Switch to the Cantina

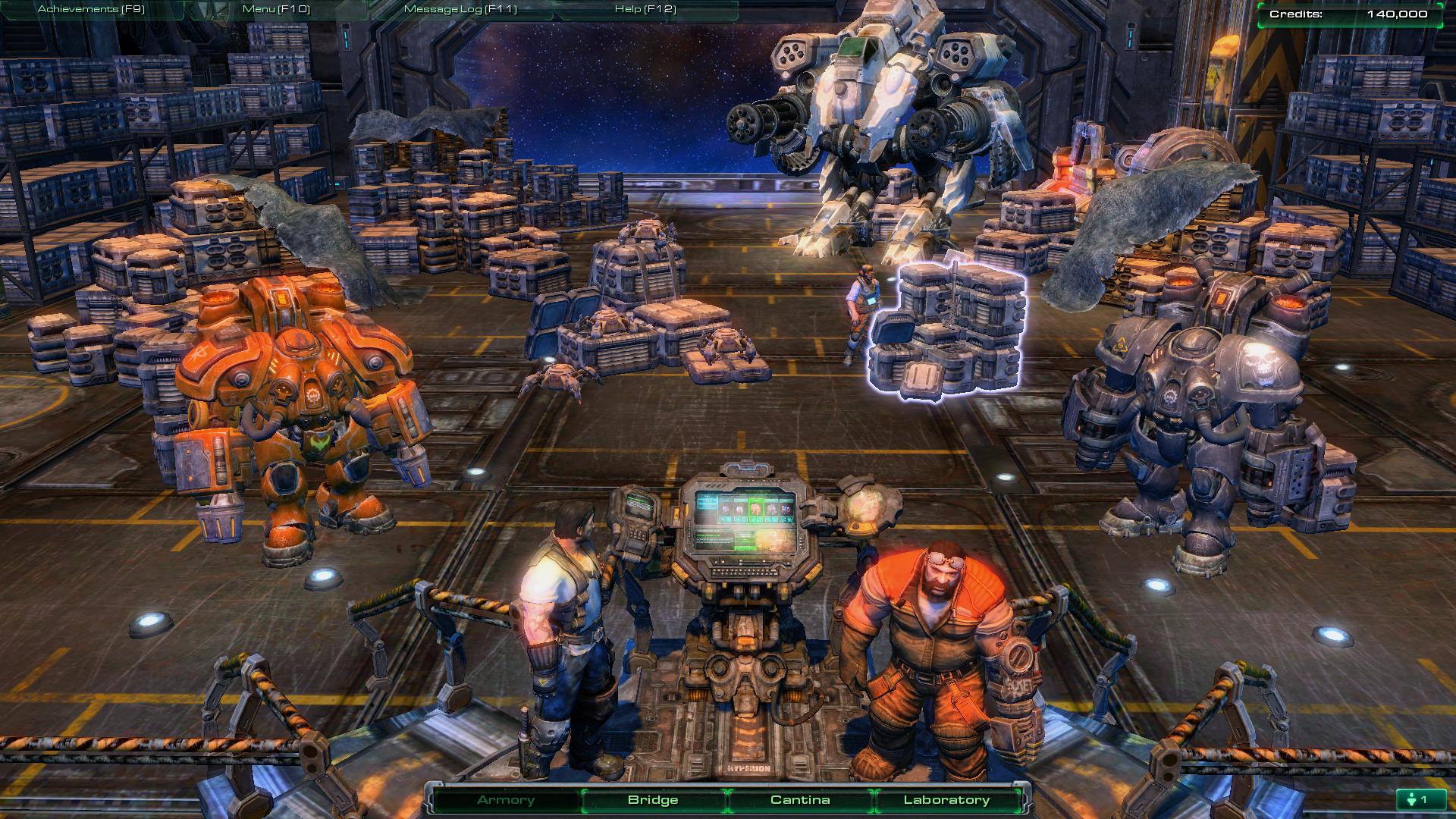[x=800, y=800]
